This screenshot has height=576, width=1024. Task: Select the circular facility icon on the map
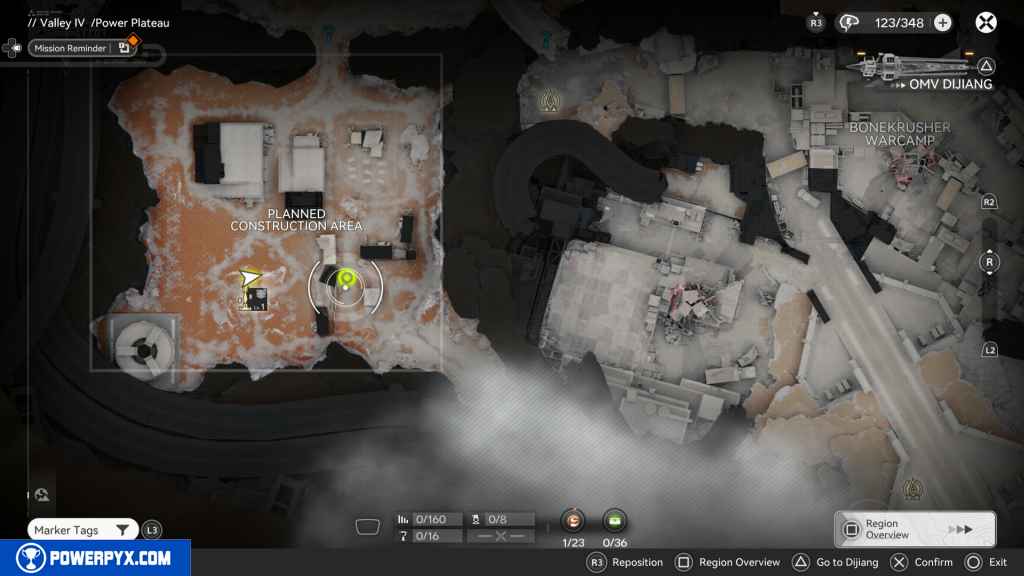[x=139, y=349]
